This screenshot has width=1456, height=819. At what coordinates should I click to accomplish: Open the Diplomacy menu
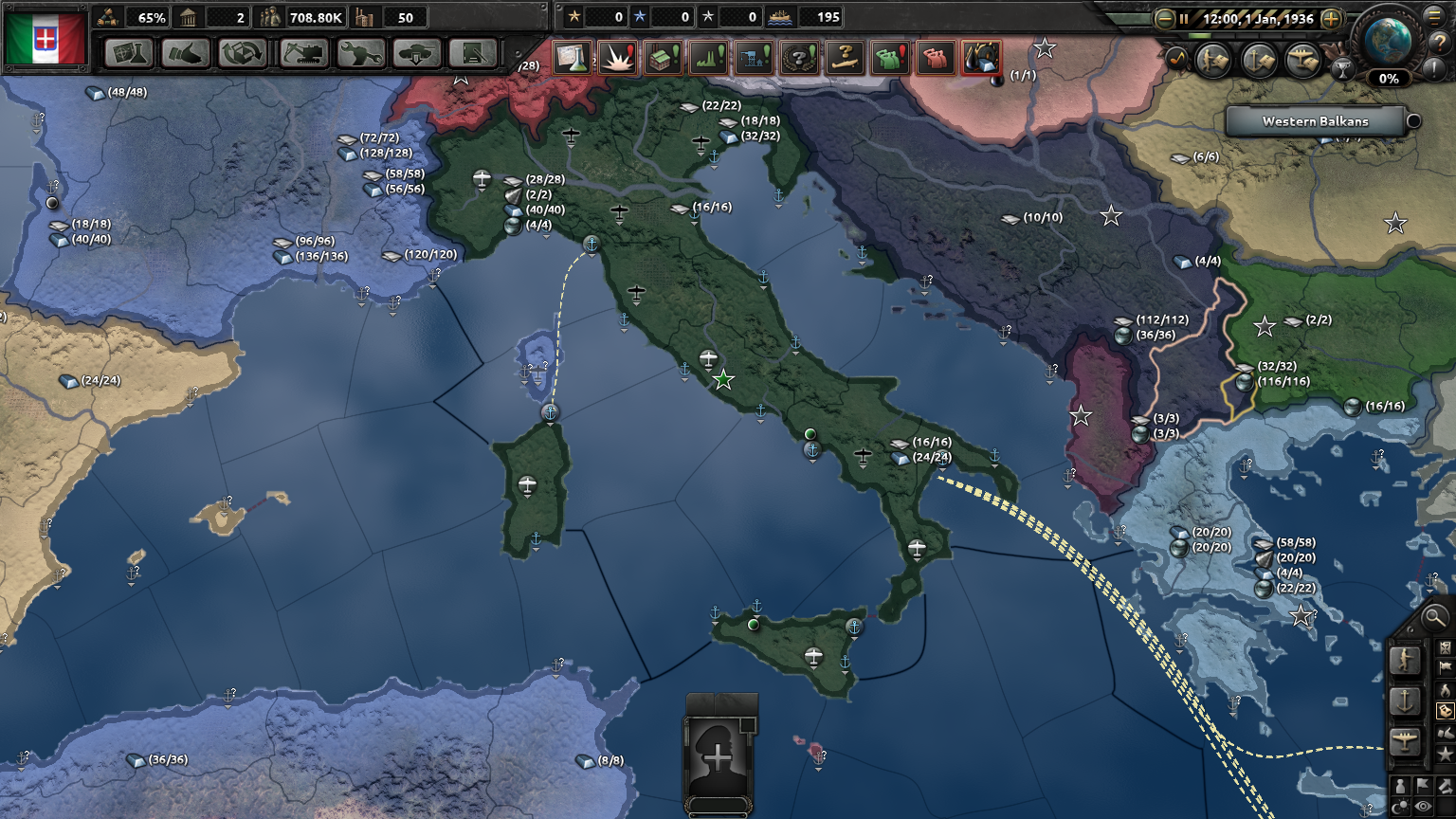tap(187, 54)
